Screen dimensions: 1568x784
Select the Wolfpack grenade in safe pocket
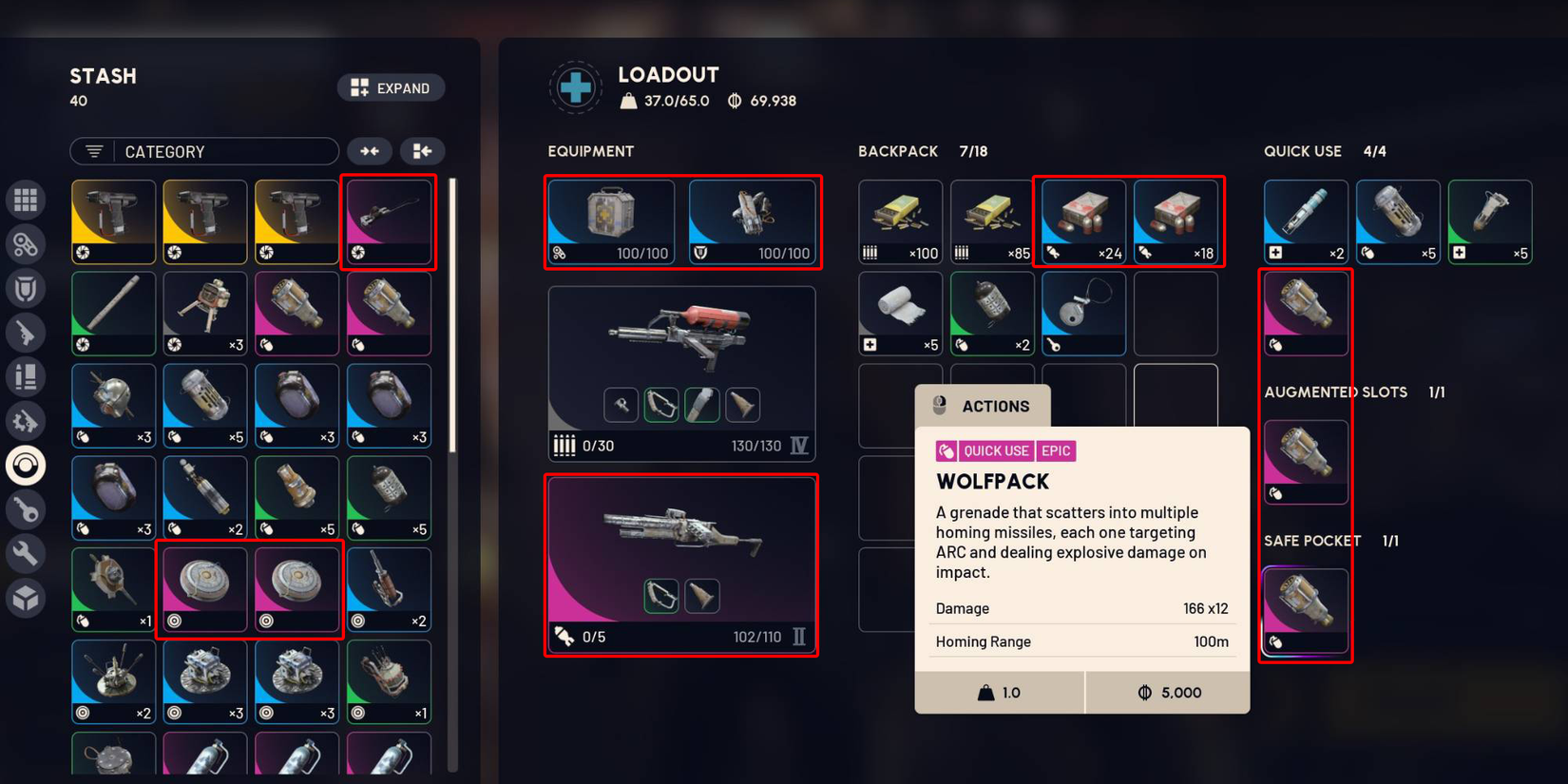pyautogui.click(x=1305, y=611)
